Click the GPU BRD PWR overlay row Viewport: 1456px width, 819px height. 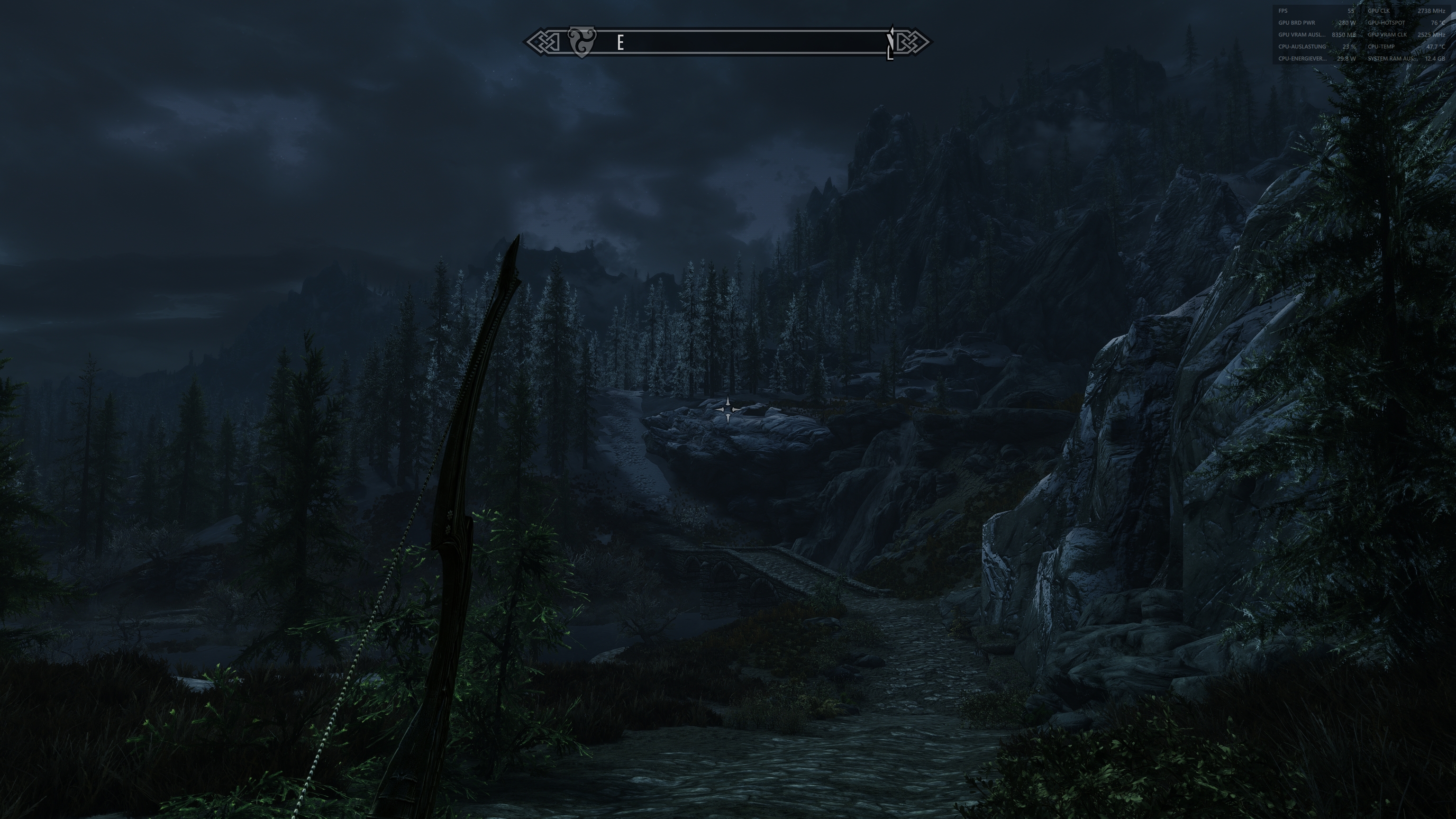click(1297, 23)
